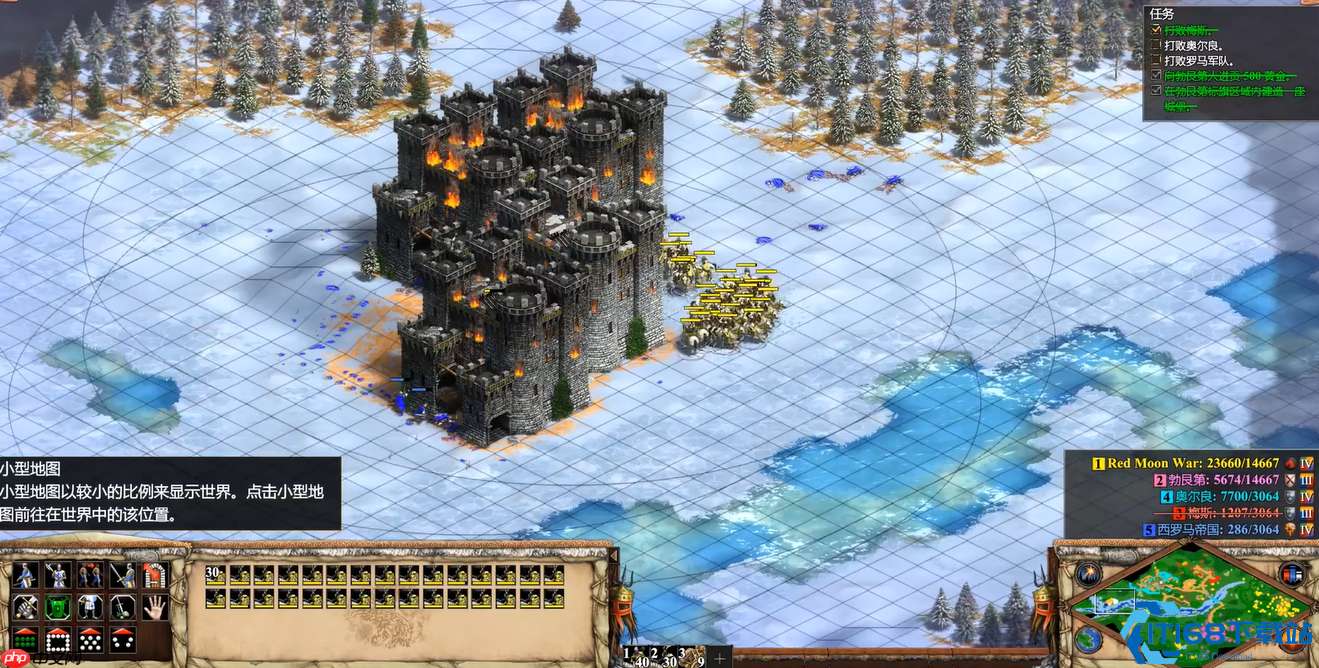Click the Garrison command icon
Image resolution: width=1319 pixels, height=668 pixels.
[x=154, y=575]
